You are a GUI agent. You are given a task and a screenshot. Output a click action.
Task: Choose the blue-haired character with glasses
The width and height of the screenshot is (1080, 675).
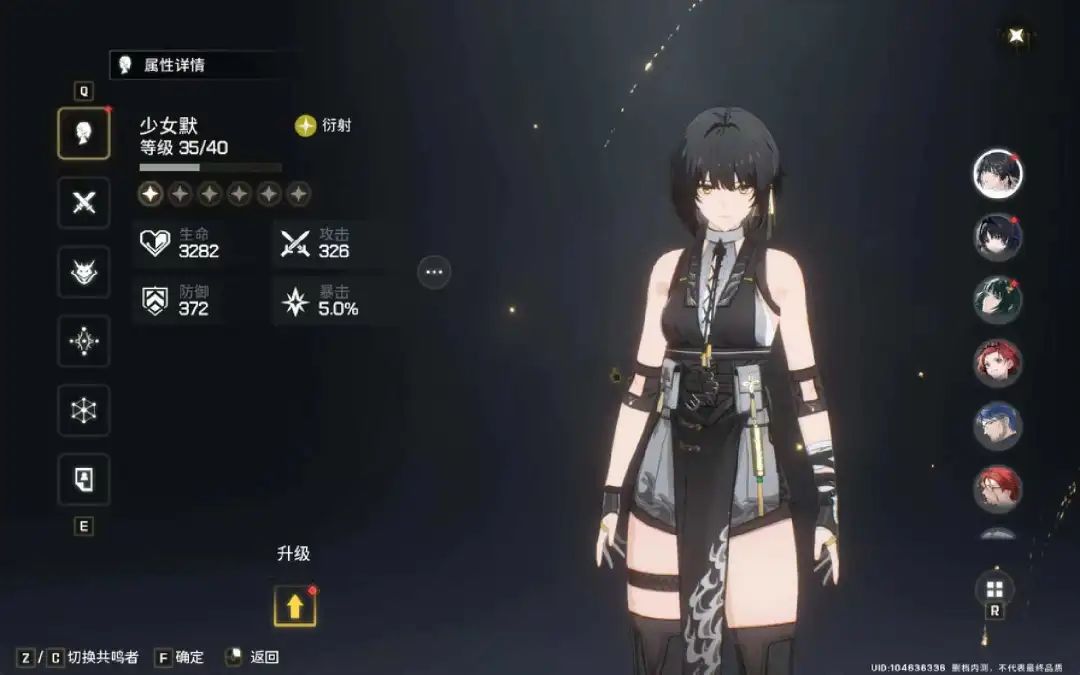click(x=997, y=426)
